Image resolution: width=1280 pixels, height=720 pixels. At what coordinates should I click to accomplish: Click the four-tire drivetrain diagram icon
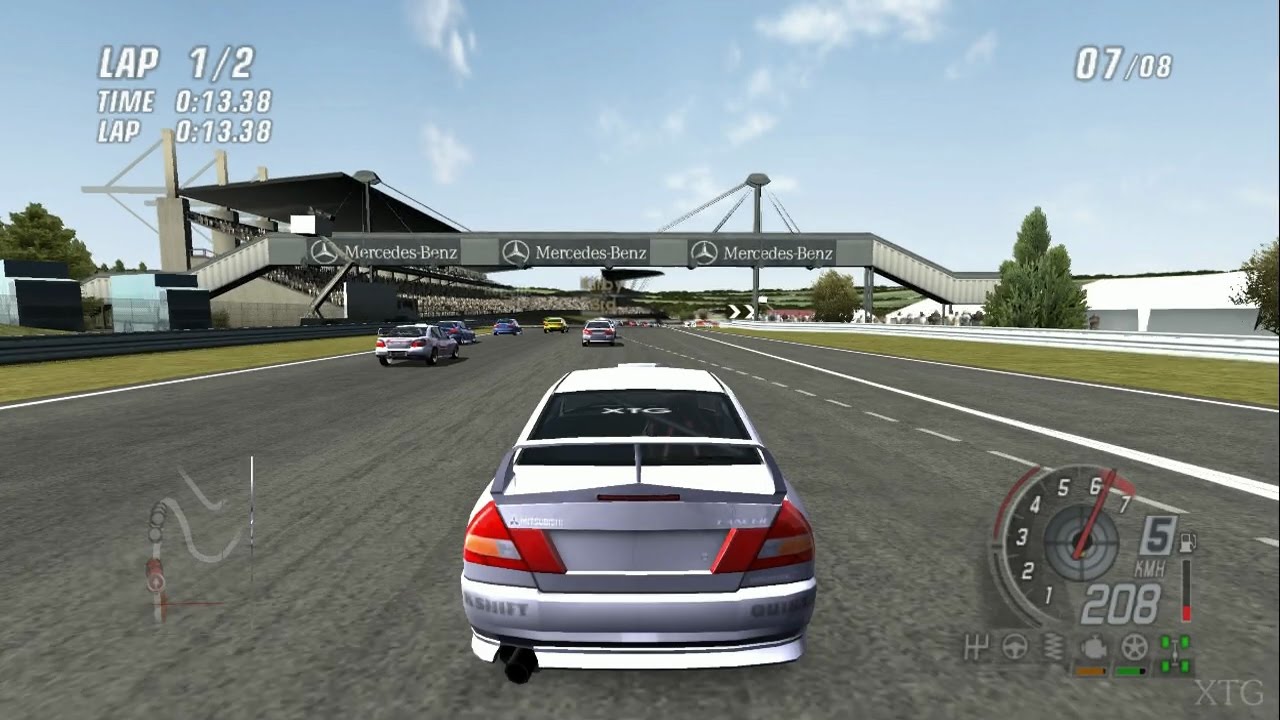[1175, 651]
